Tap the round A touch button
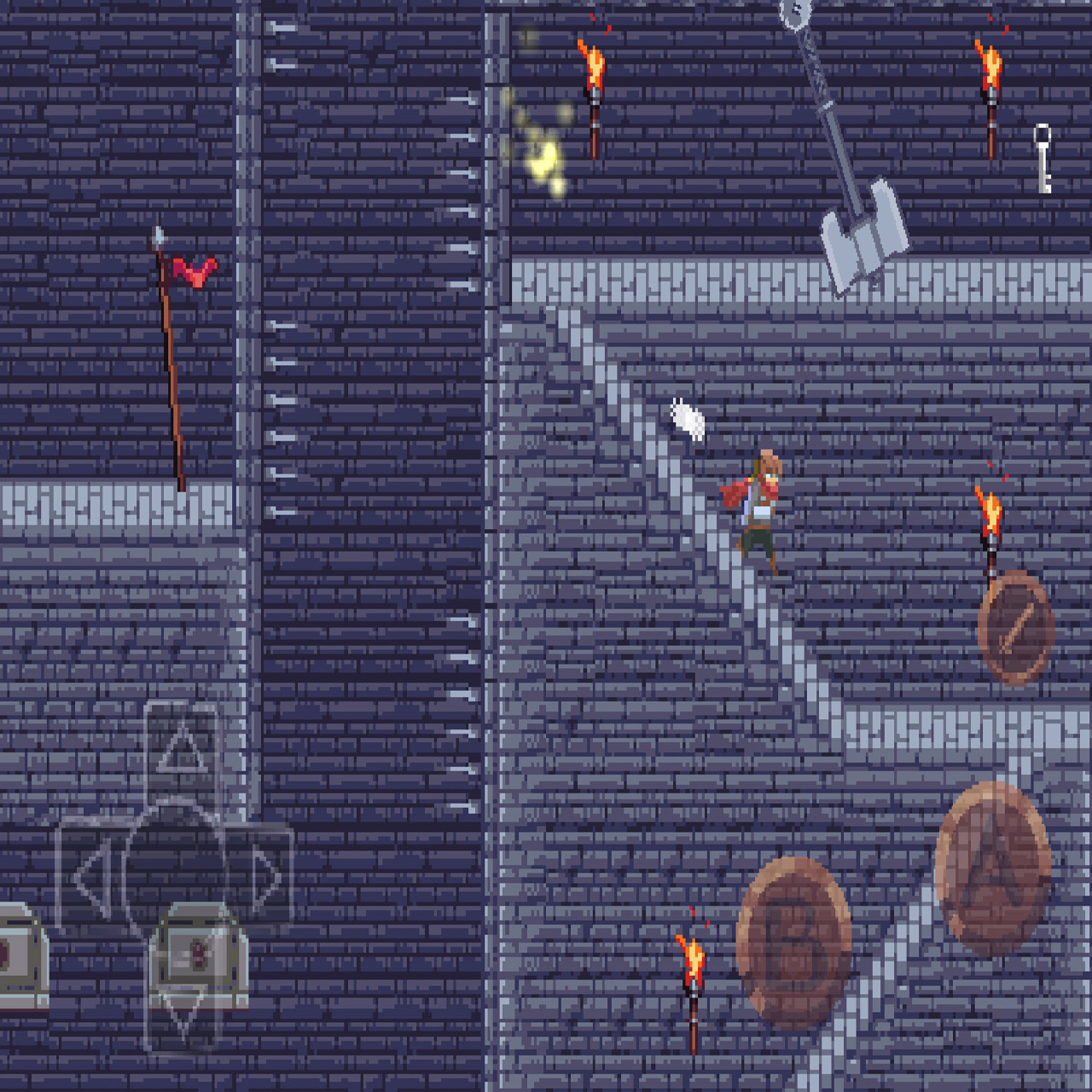The image size is (1092, 1092). [992, 868]
